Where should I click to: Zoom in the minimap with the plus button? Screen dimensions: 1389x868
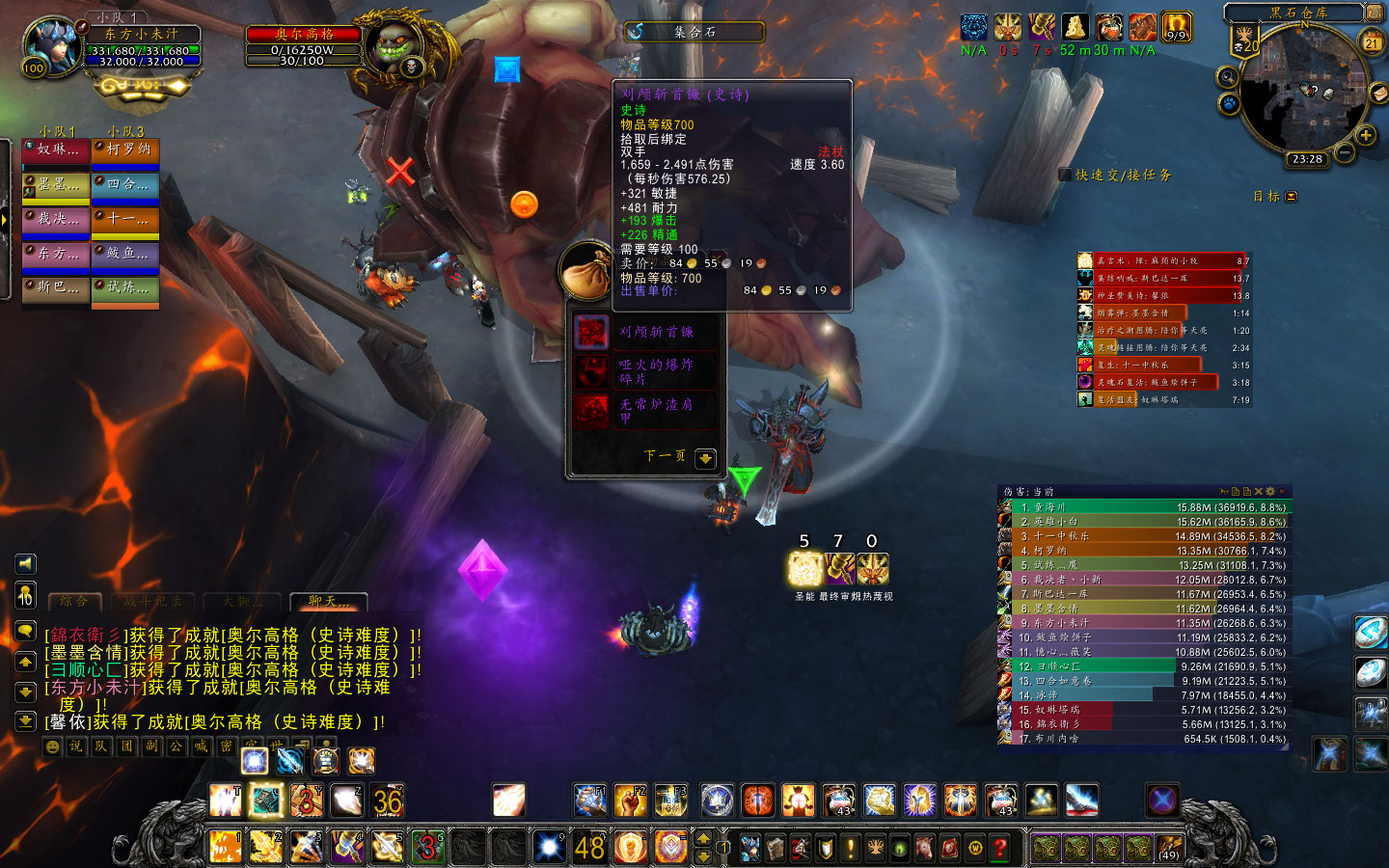(x=1366, y=136)
